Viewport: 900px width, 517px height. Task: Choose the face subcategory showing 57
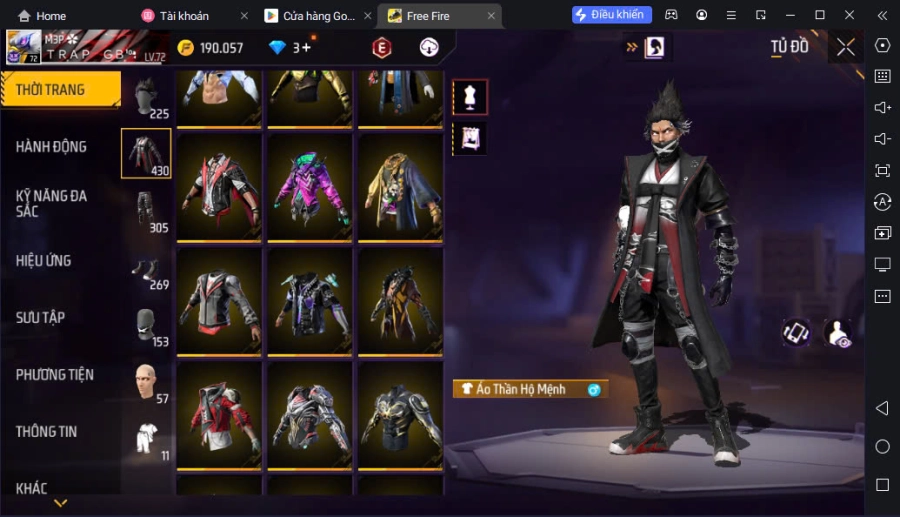tap(146, 381)
